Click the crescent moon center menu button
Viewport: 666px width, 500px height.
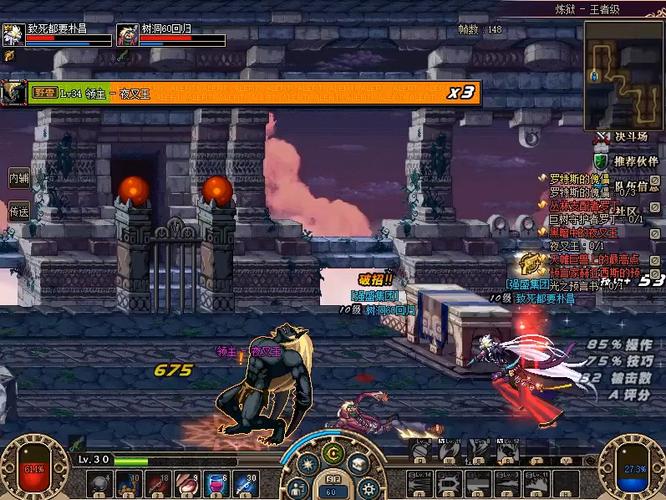point(333,455)
